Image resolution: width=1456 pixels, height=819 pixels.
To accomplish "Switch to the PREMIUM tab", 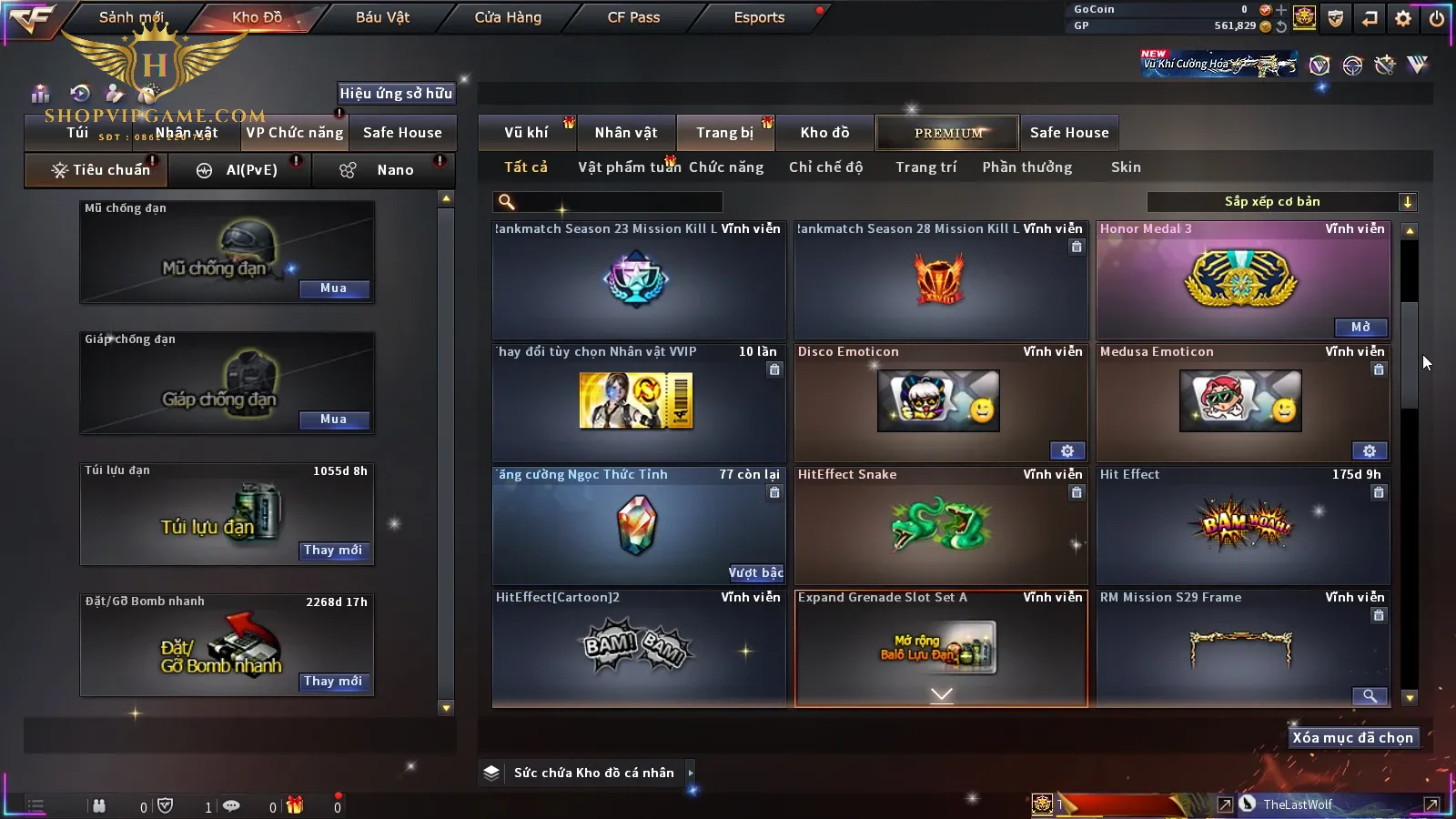I will pos(947,133).
